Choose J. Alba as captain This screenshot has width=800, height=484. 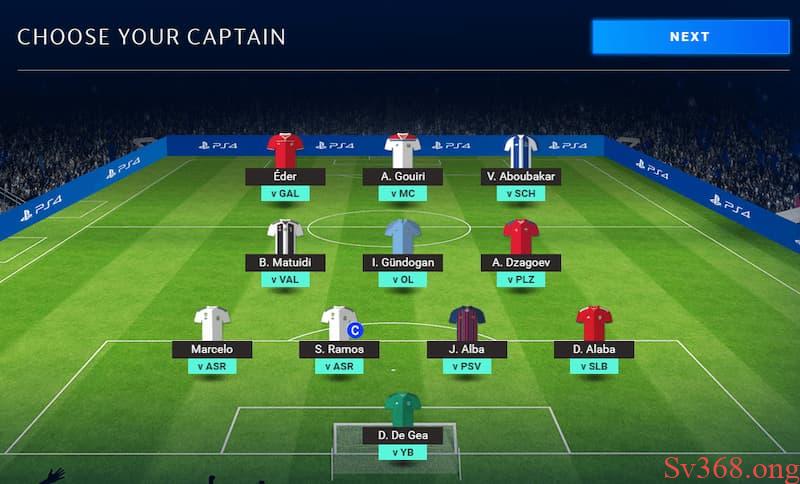click(467, 324)
